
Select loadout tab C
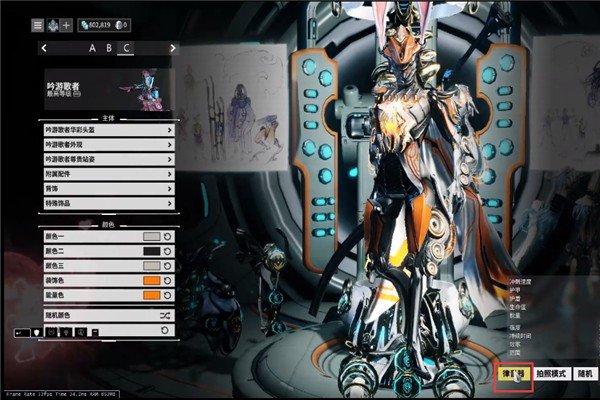tap(125, 47)
